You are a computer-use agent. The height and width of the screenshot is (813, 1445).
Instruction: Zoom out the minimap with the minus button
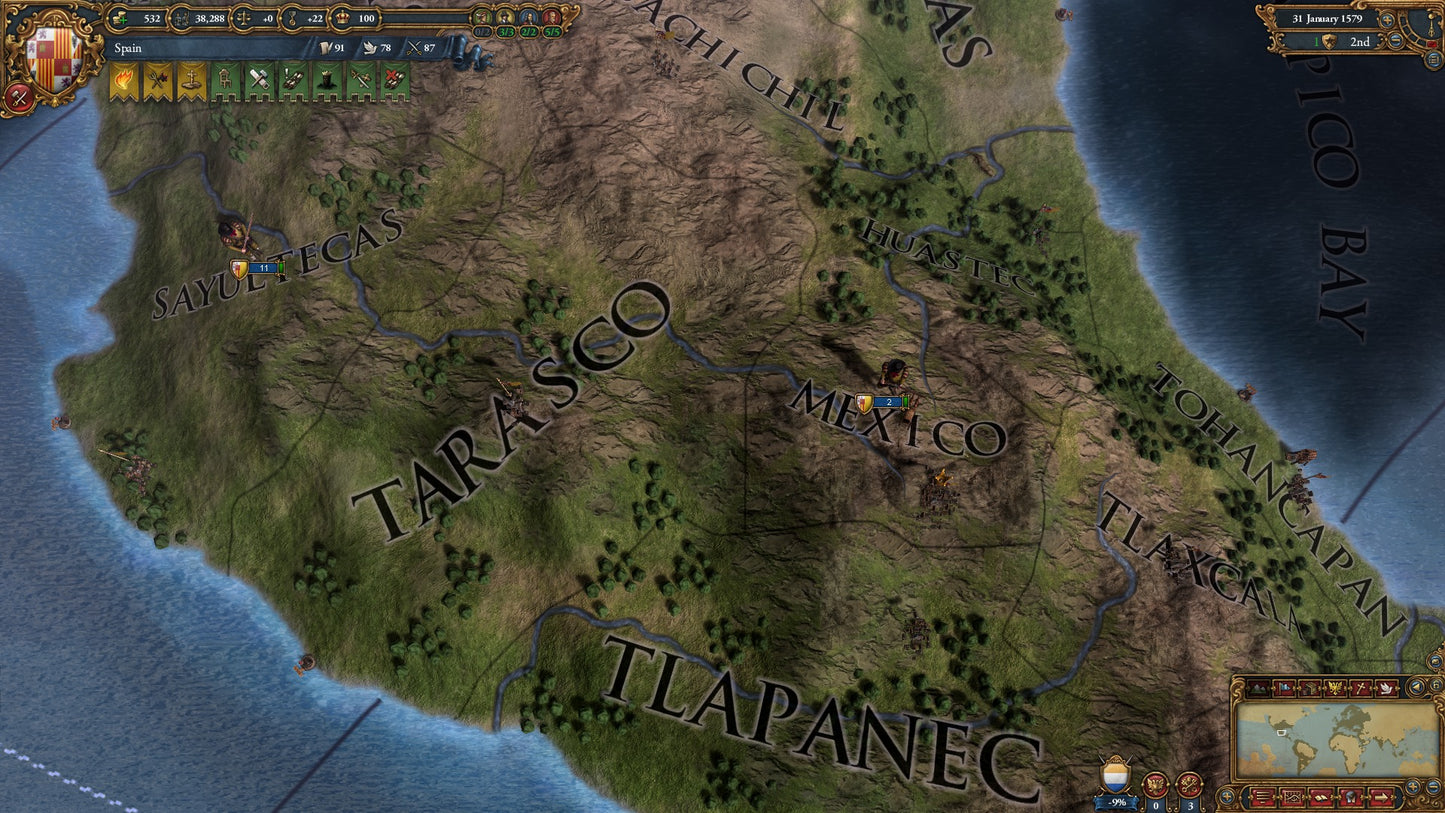(1432, 786)
